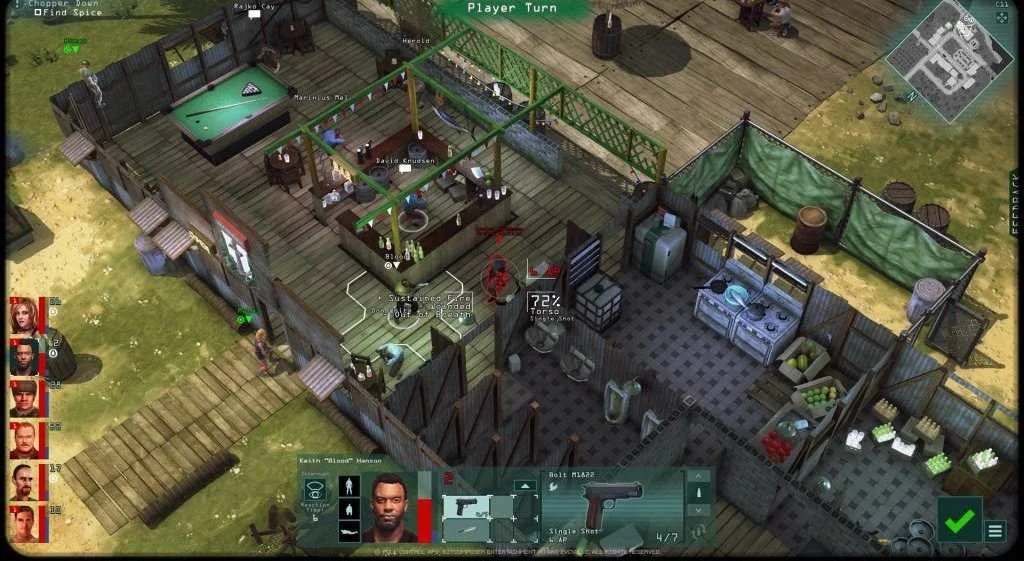
Task: Open the hamburger menu beside the checkmark
Action: (x=996, y=531)
